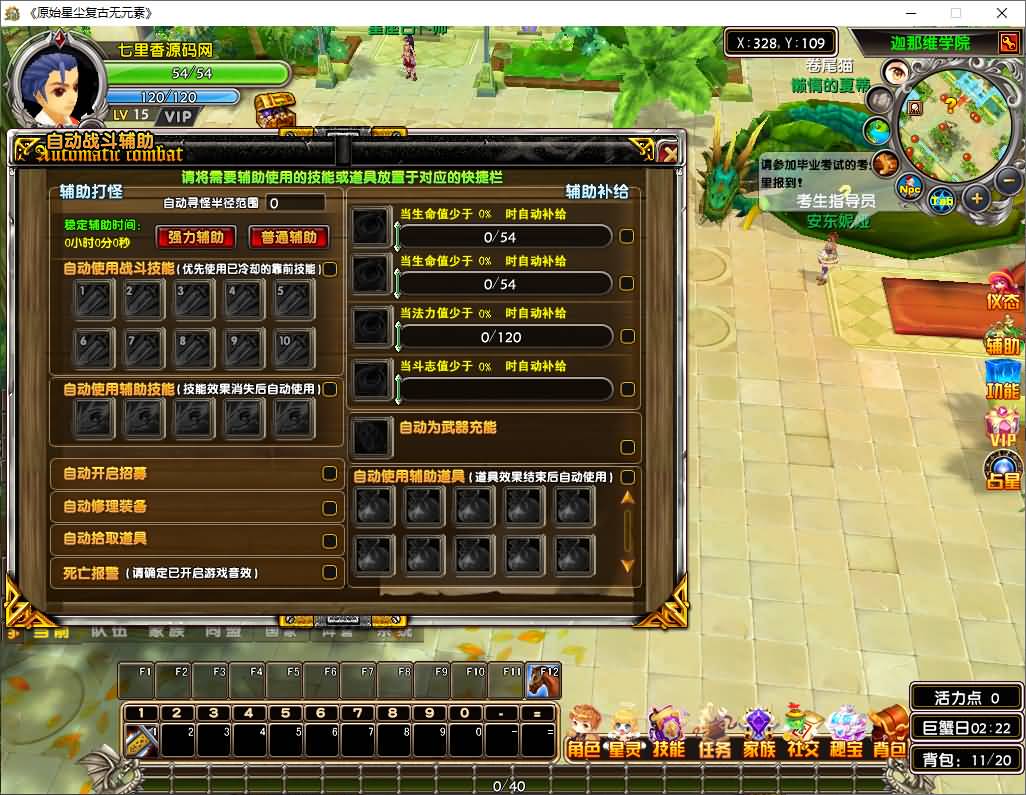Click the 自动寻怪半径范围 input field
Image resolution: width=1026 pixels, height=795 pixels.
(295, 203)
